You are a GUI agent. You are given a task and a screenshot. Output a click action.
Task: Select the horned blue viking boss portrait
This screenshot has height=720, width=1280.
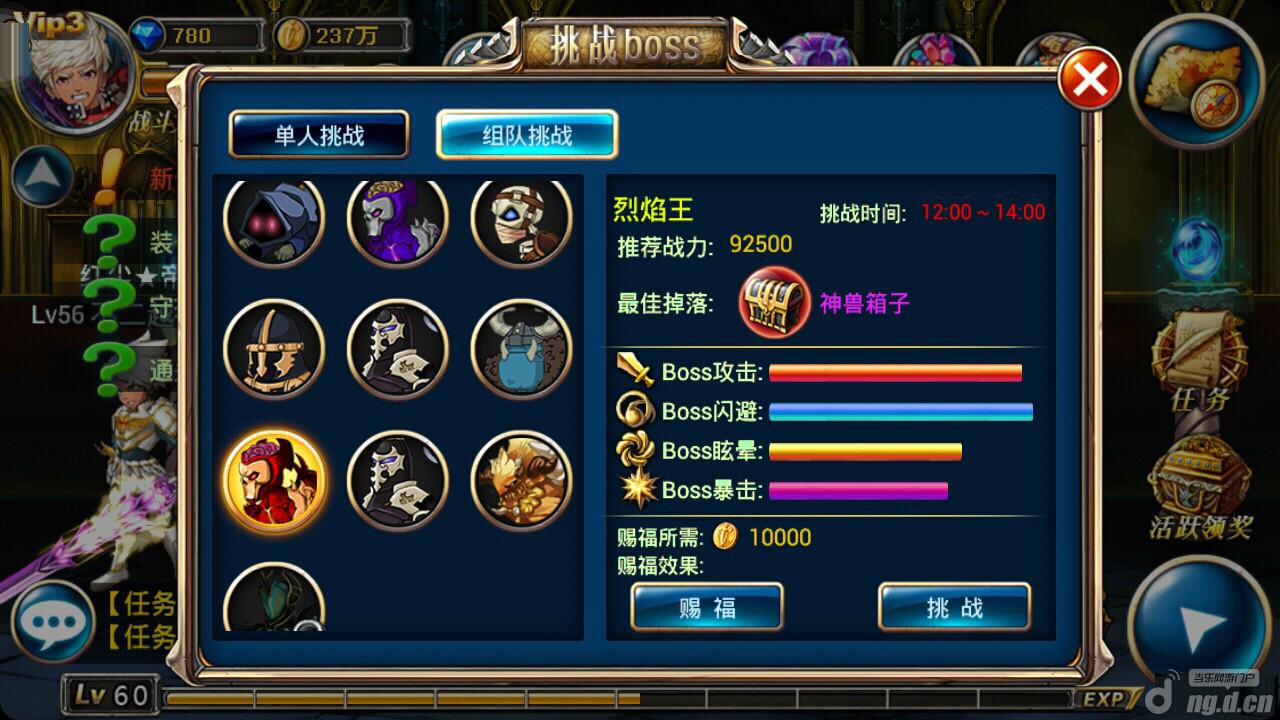(x=521, y=349)
